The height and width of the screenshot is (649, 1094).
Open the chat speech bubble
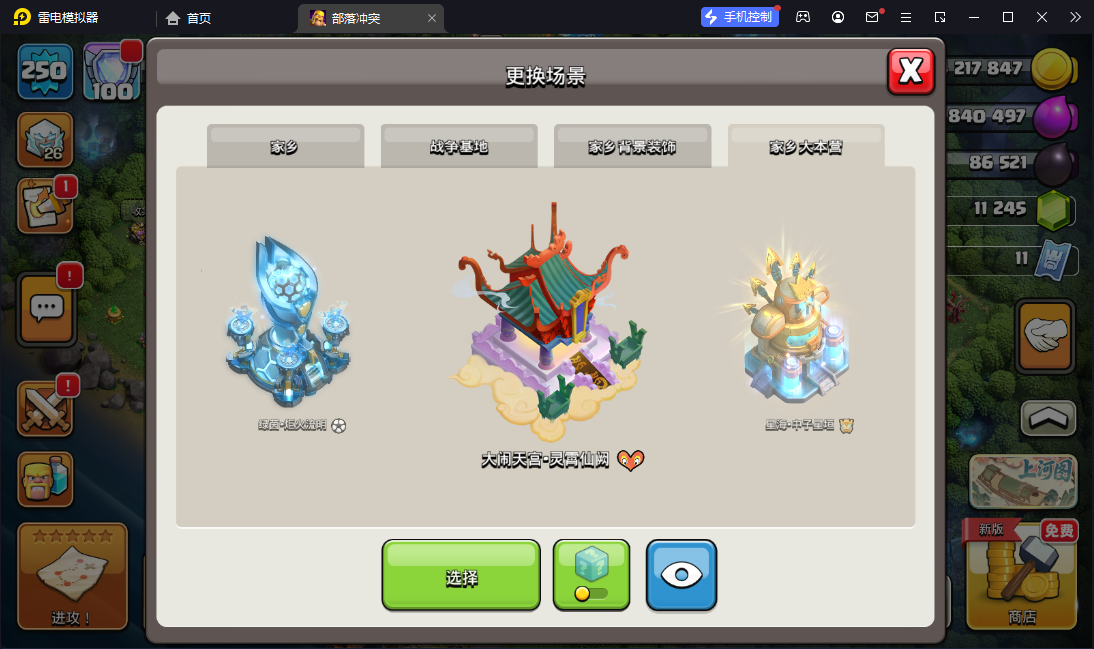coord(45,308)
